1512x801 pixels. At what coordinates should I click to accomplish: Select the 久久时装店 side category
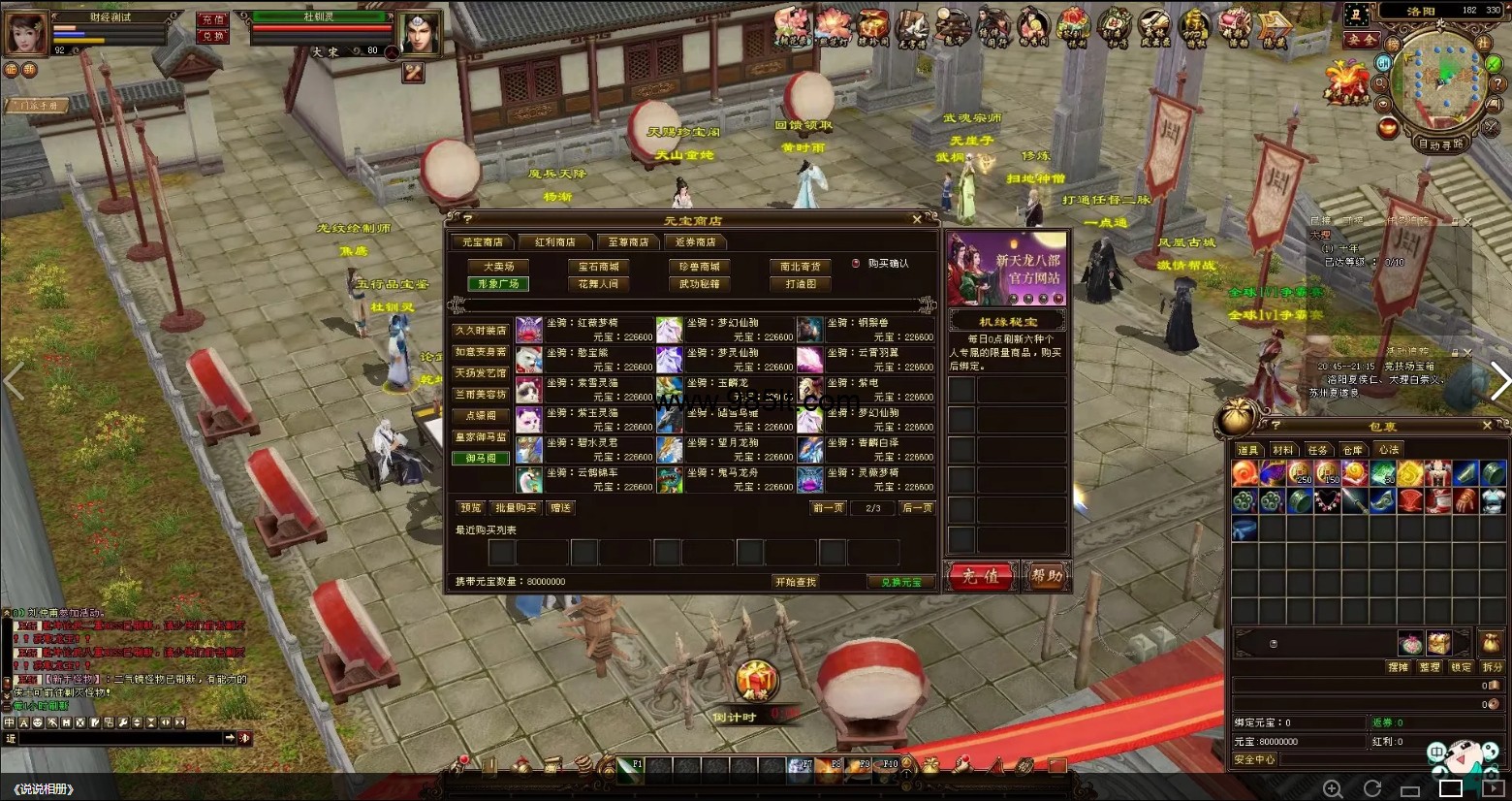click(481, 331)
